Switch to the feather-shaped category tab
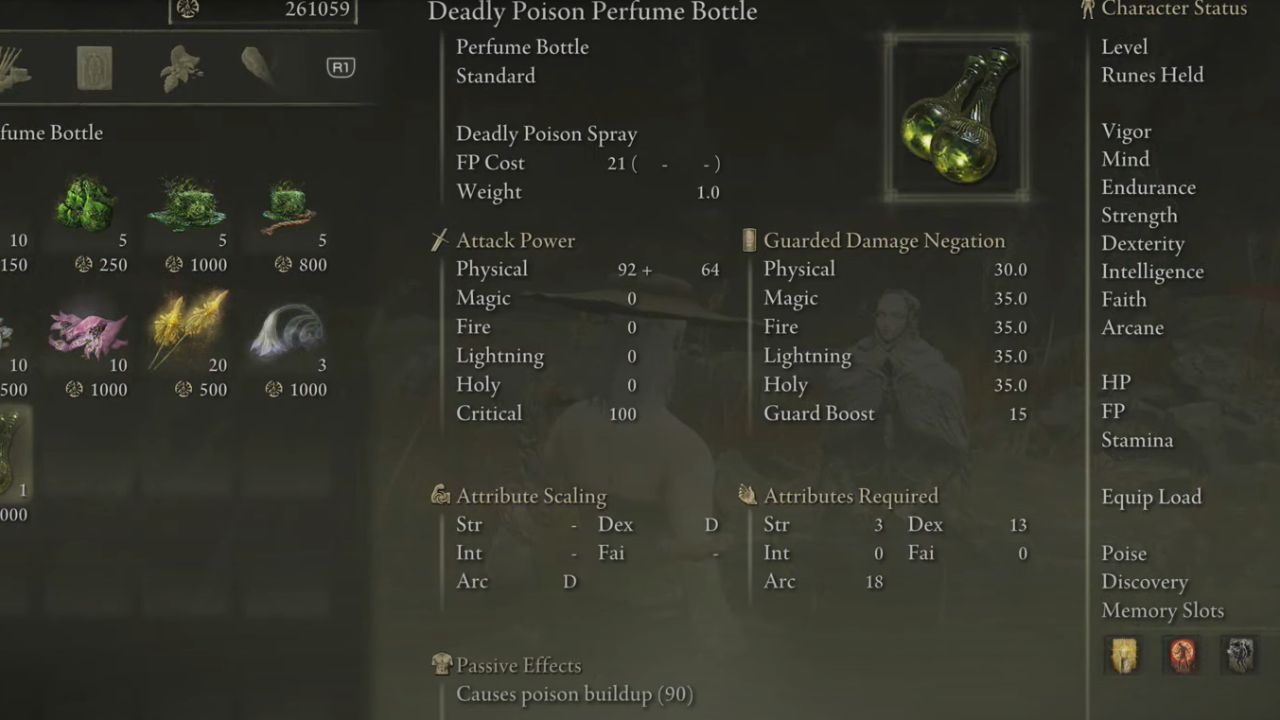This screenshot has width=1280, height=720. click(x=258, y=66)
